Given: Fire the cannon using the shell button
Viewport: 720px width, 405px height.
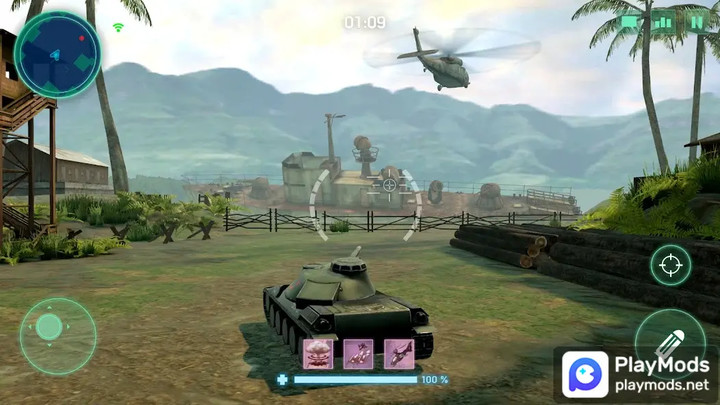Looking at the screenshot, I should [668, 337].
